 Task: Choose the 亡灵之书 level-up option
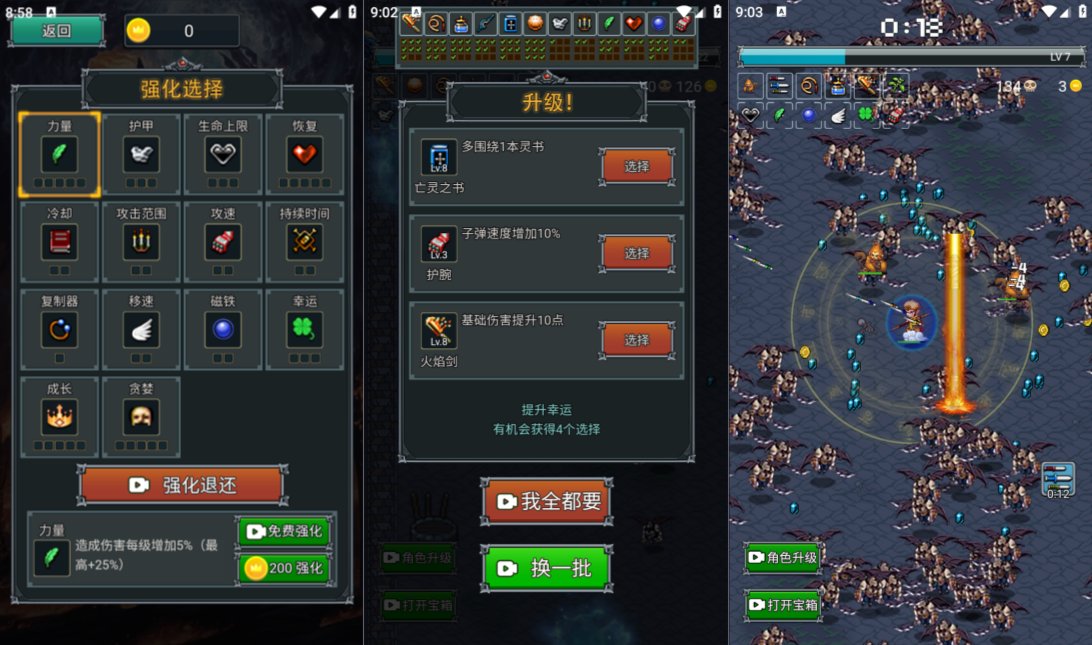pos(637,166)
